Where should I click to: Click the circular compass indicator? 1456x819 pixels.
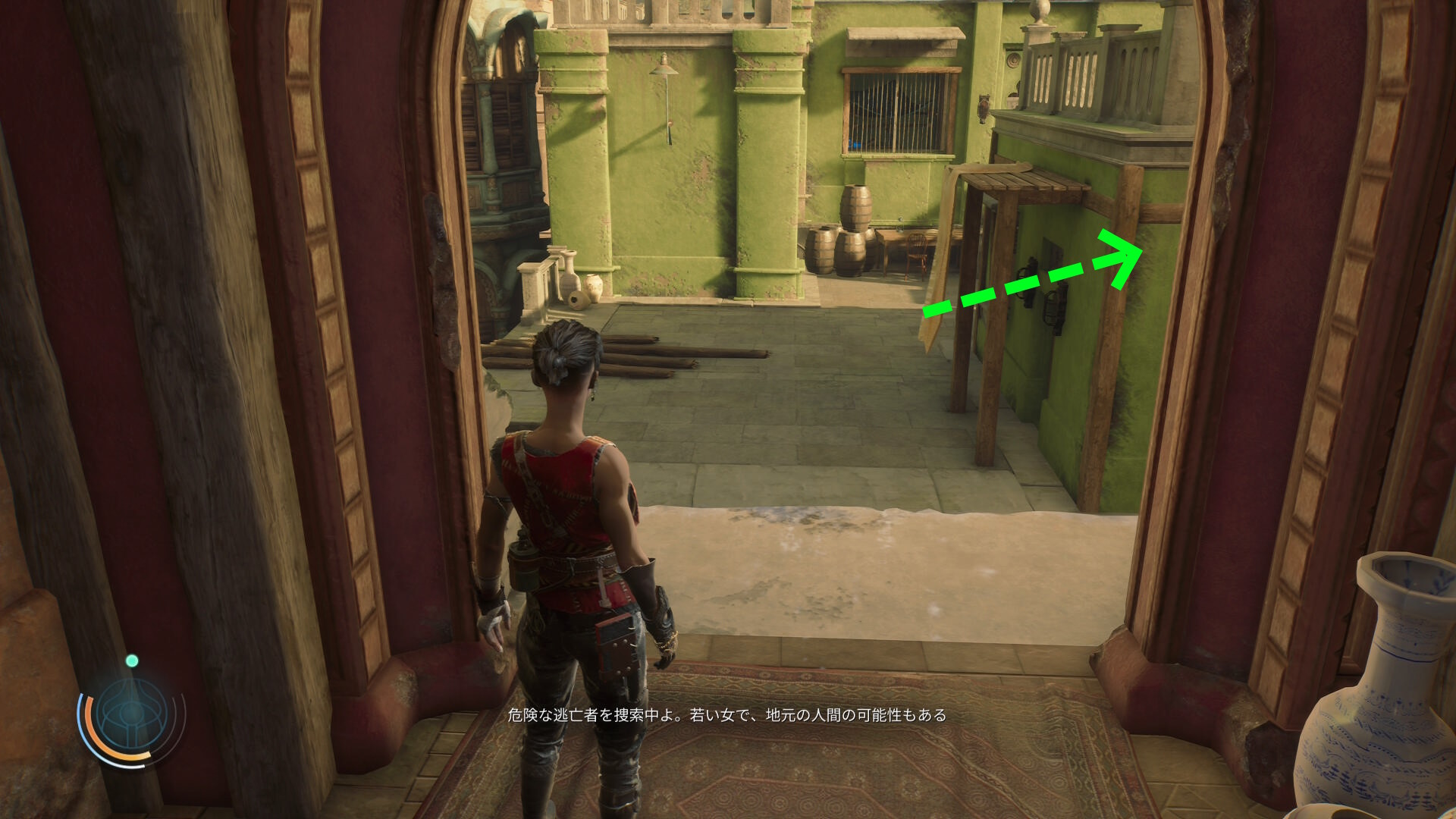click(131, 713)
